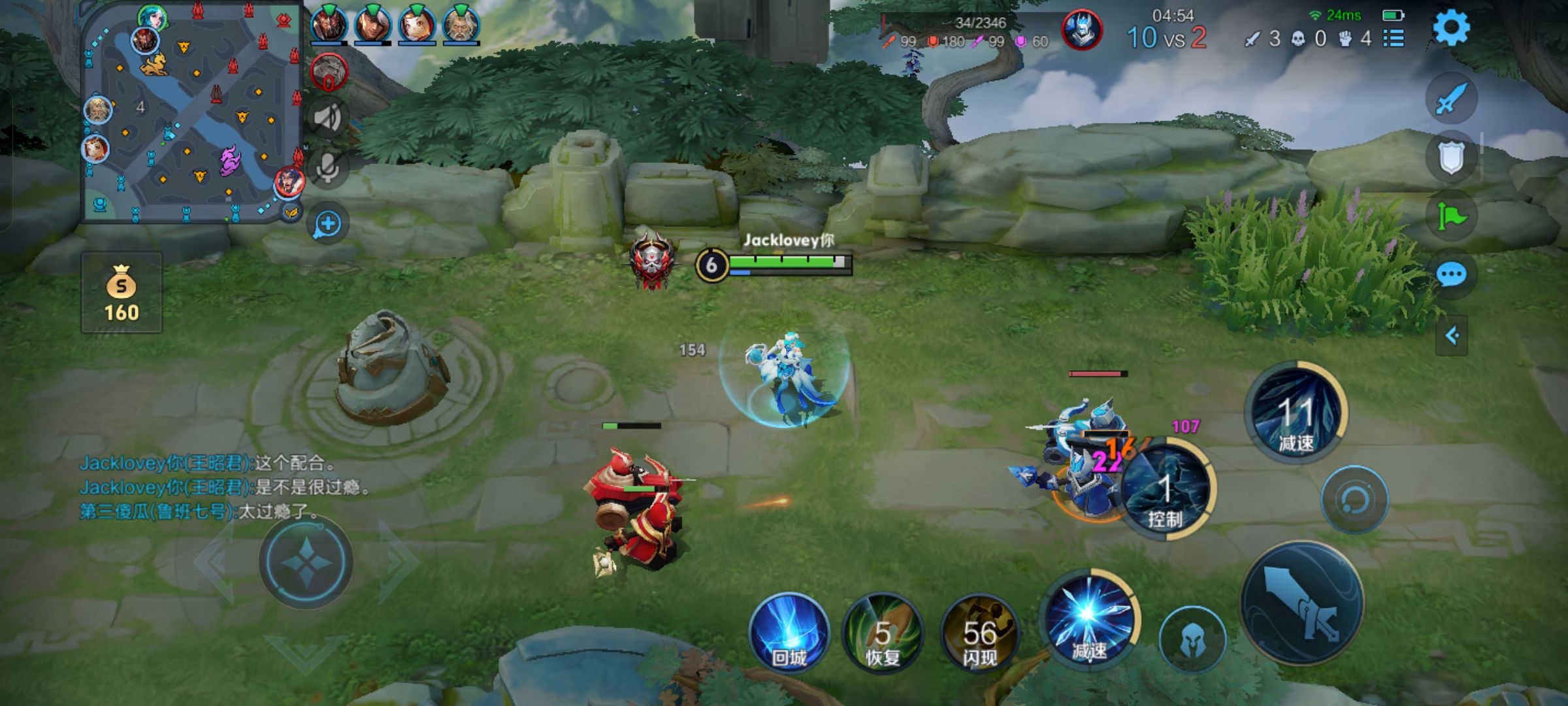Open the scoreboard list icon
This screenshot has width=1568, height=706.
(x=1394, y=39)
